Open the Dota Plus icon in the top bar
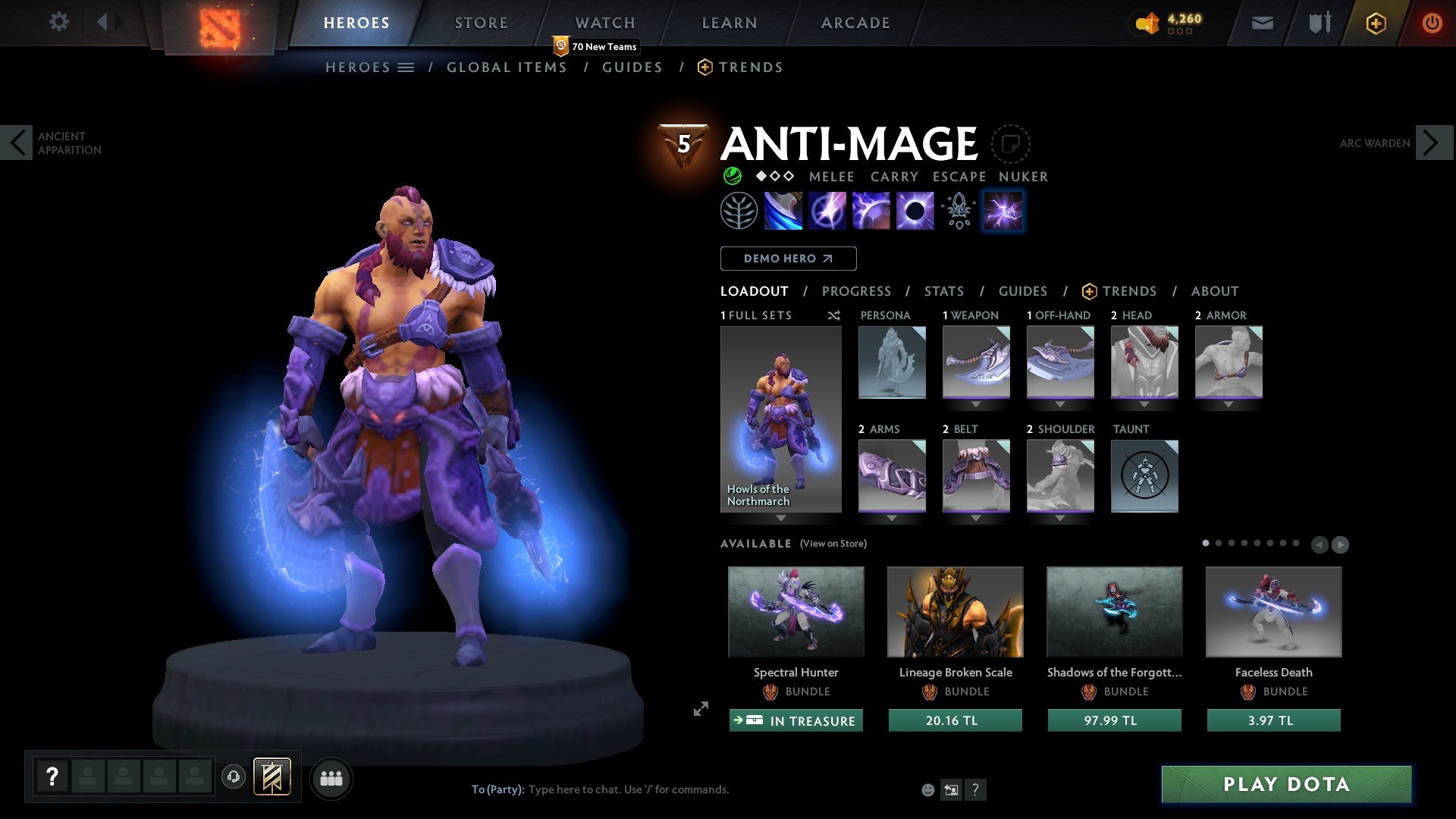This screenshot has height=819, width=1456. (x=1375, y=22)
